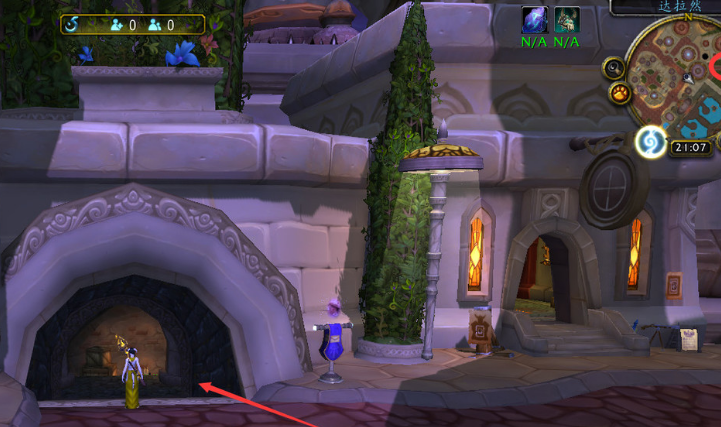This screenshot has width=721, height=427.
Task: Click the orange paw print button
Action: point(620,94)
